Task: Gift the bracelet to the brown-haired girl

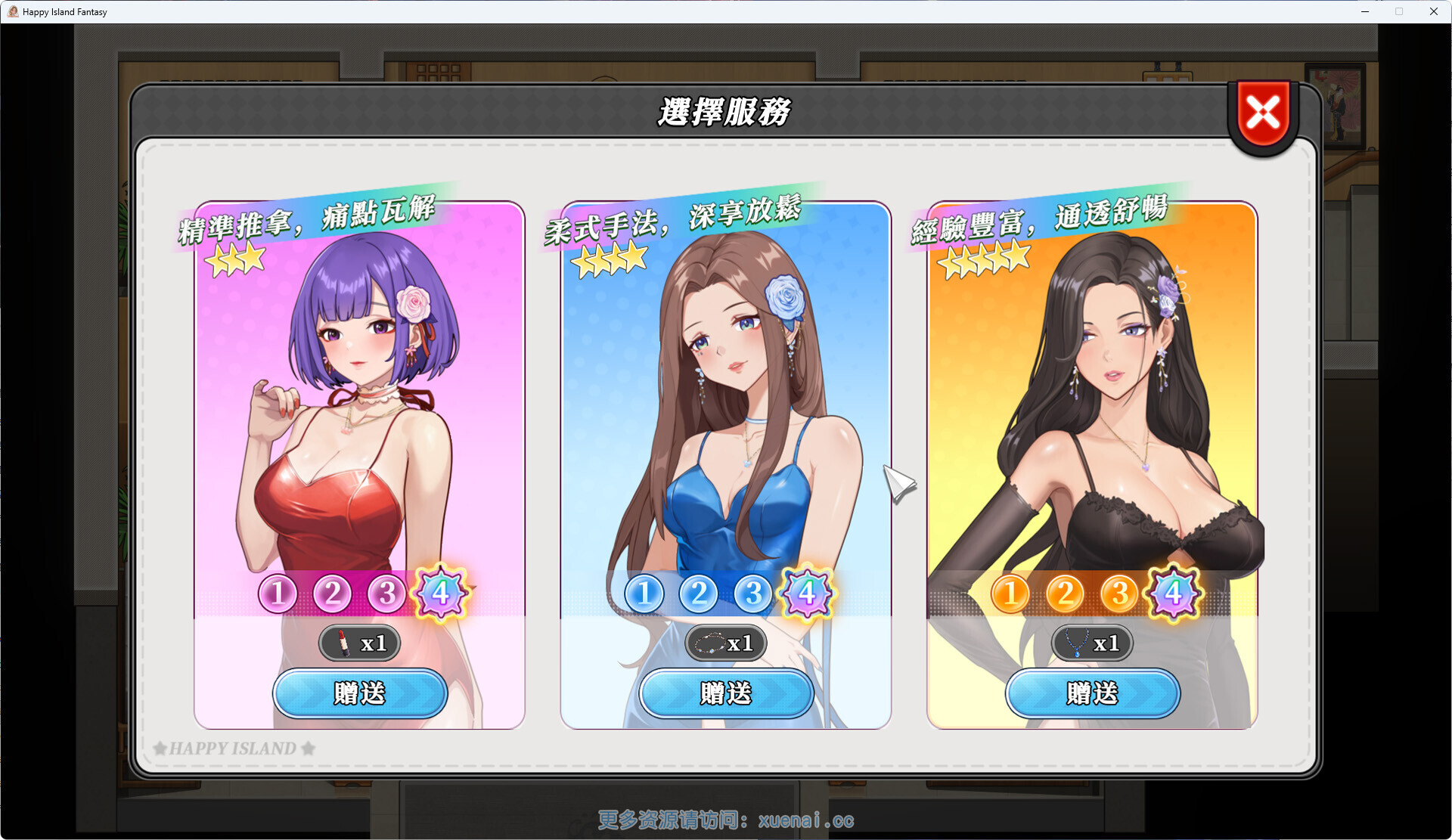Action: [726, 693]
